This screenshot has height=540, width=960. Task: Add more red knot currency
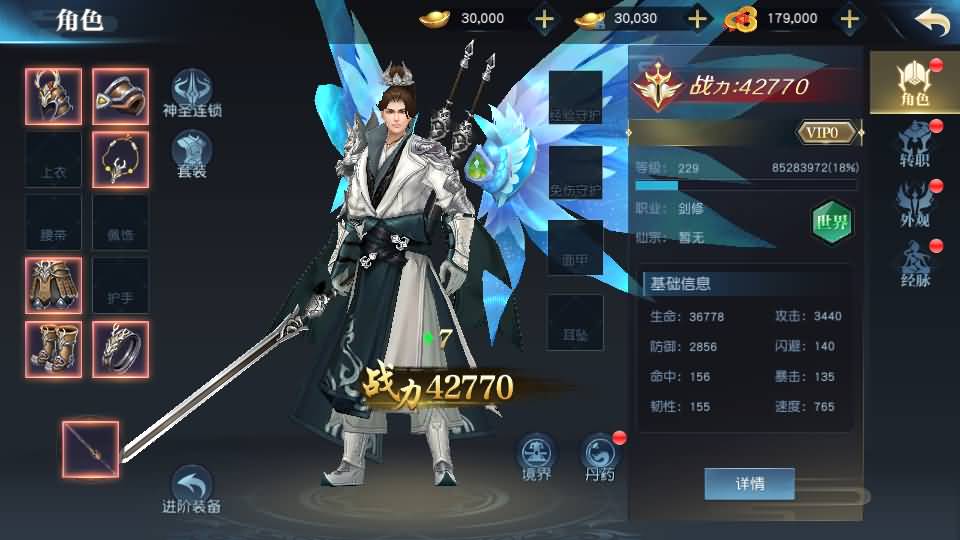849,19
